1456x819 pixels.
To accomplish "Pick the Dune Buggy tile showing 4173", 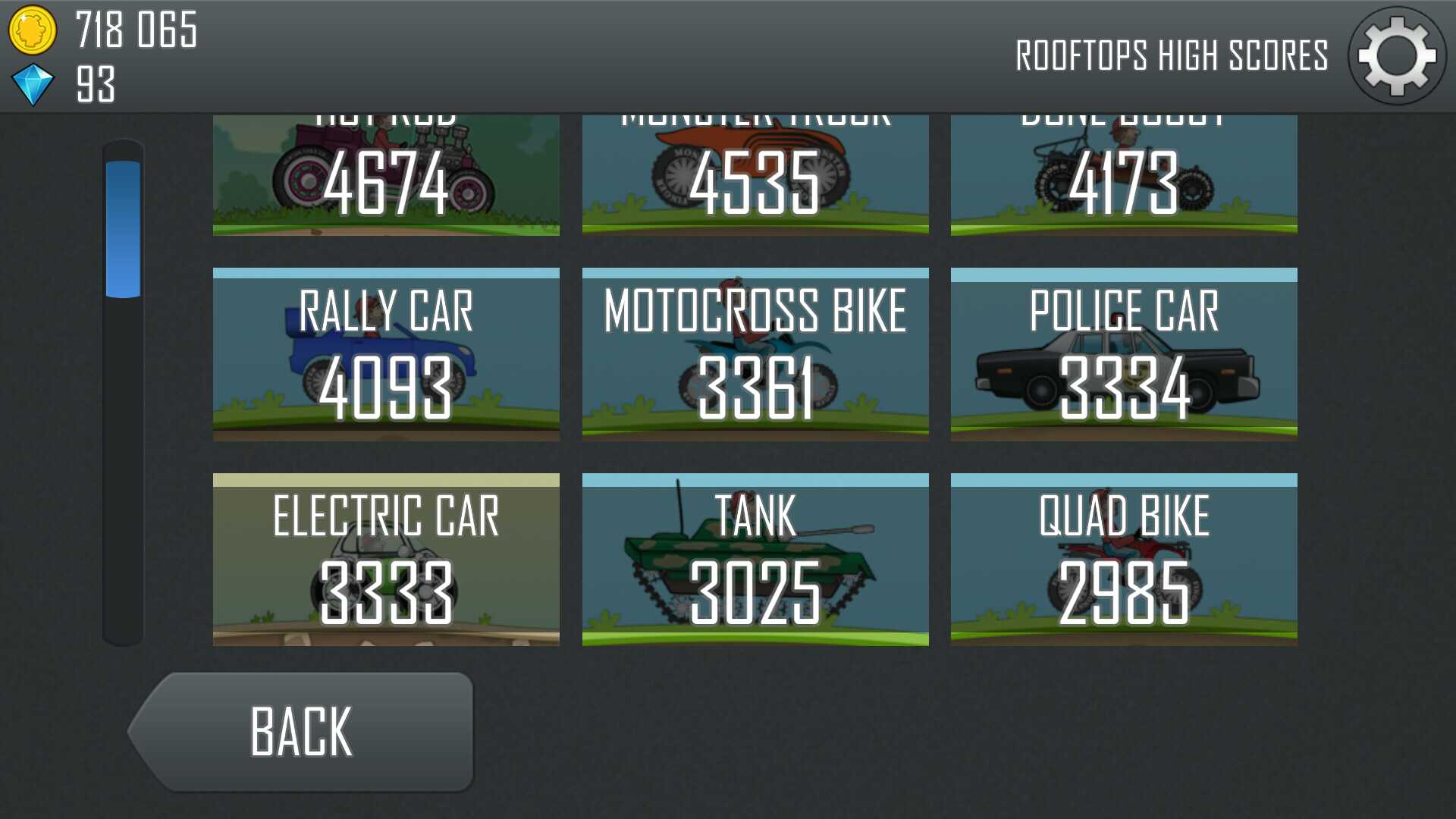I will (x=1124, y=176).
